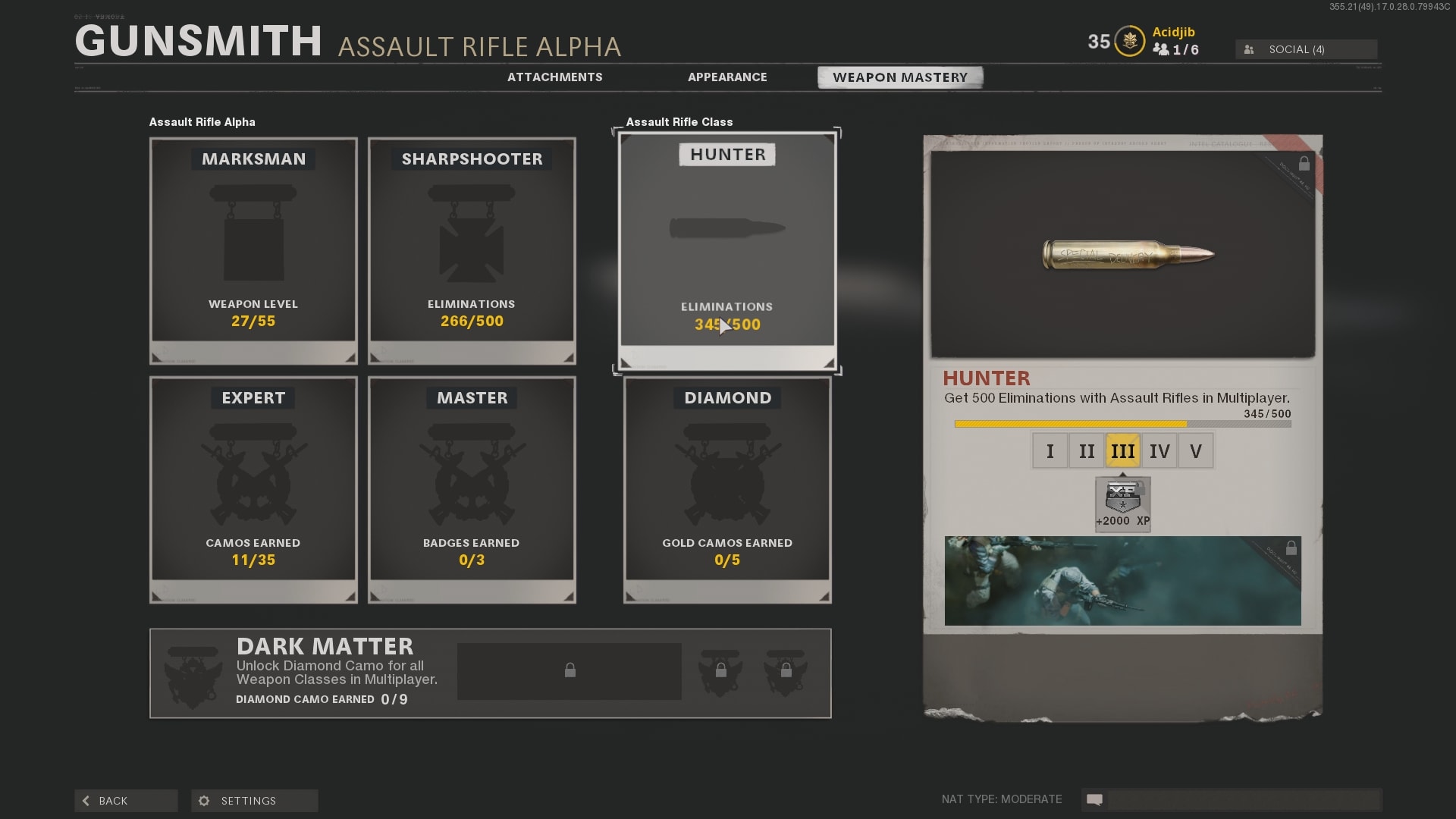Select the Marksman weapon level card
1456x819 pixels.
[x=253, y=250]
